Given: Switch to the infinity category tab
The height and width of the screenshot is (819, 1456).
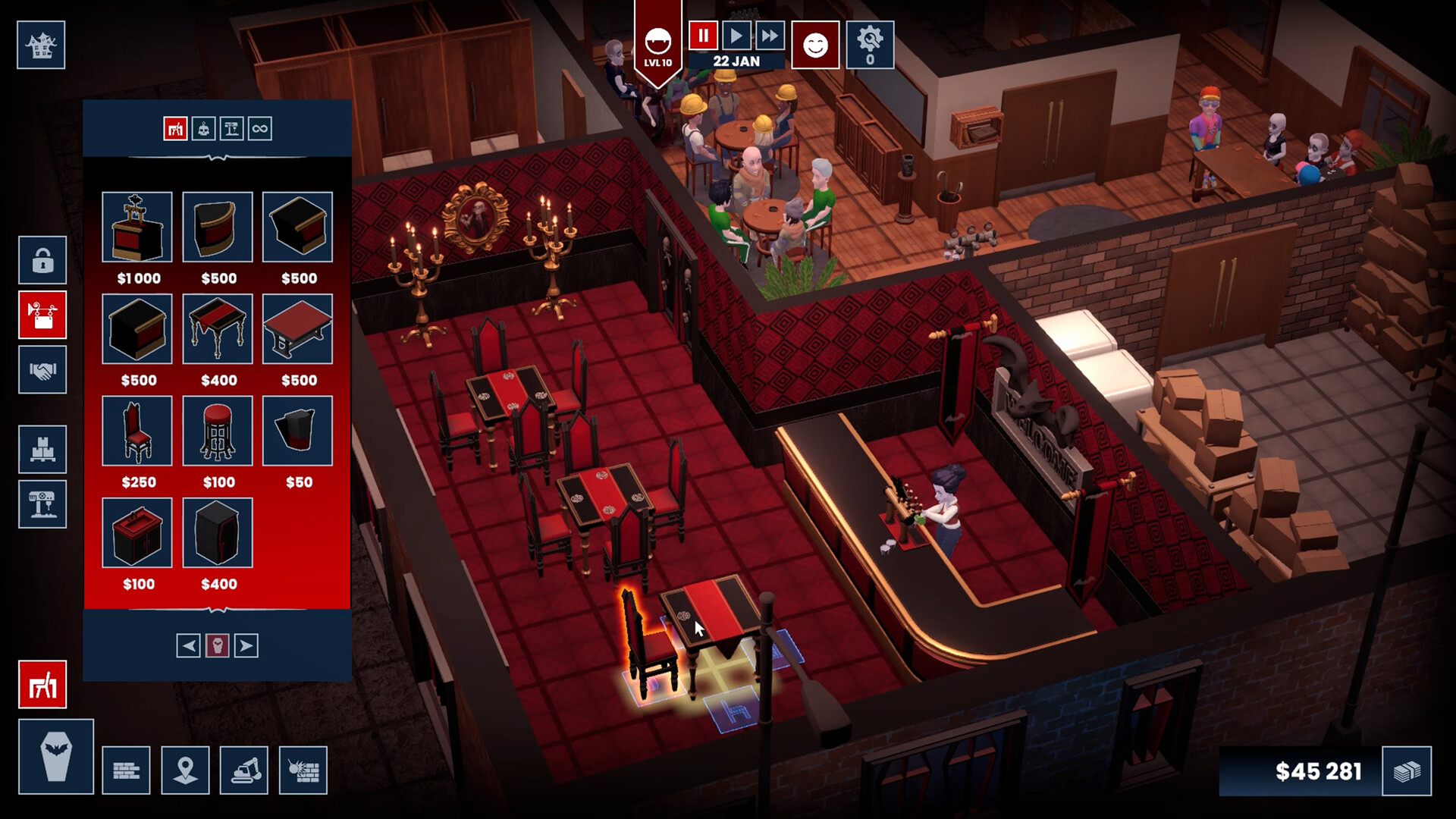Looking at the screenshot, I should (262, 129).
